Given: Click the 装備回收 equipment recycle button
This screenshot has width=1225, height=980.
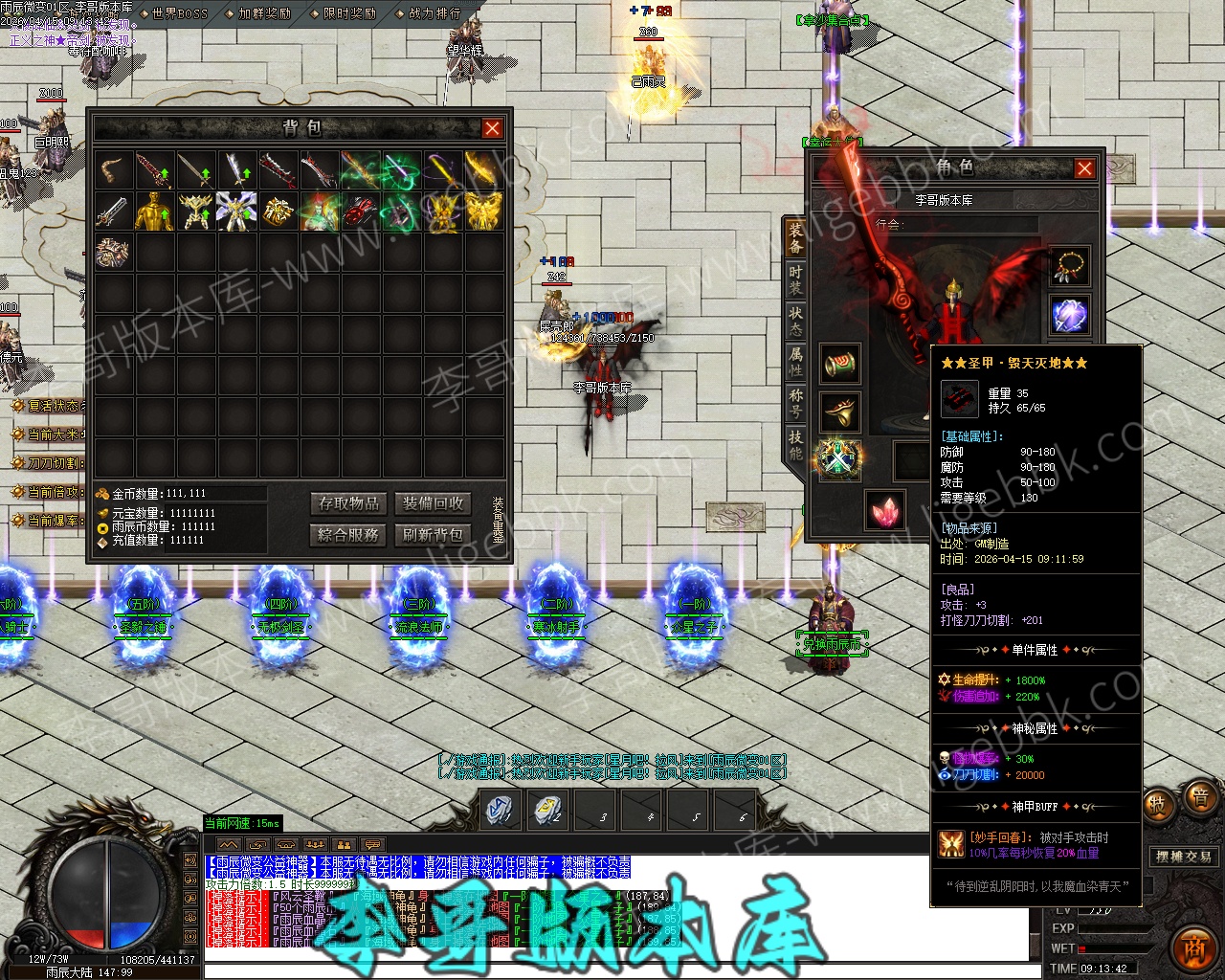Looking at the screenshot, I should [x=433, y=503].
